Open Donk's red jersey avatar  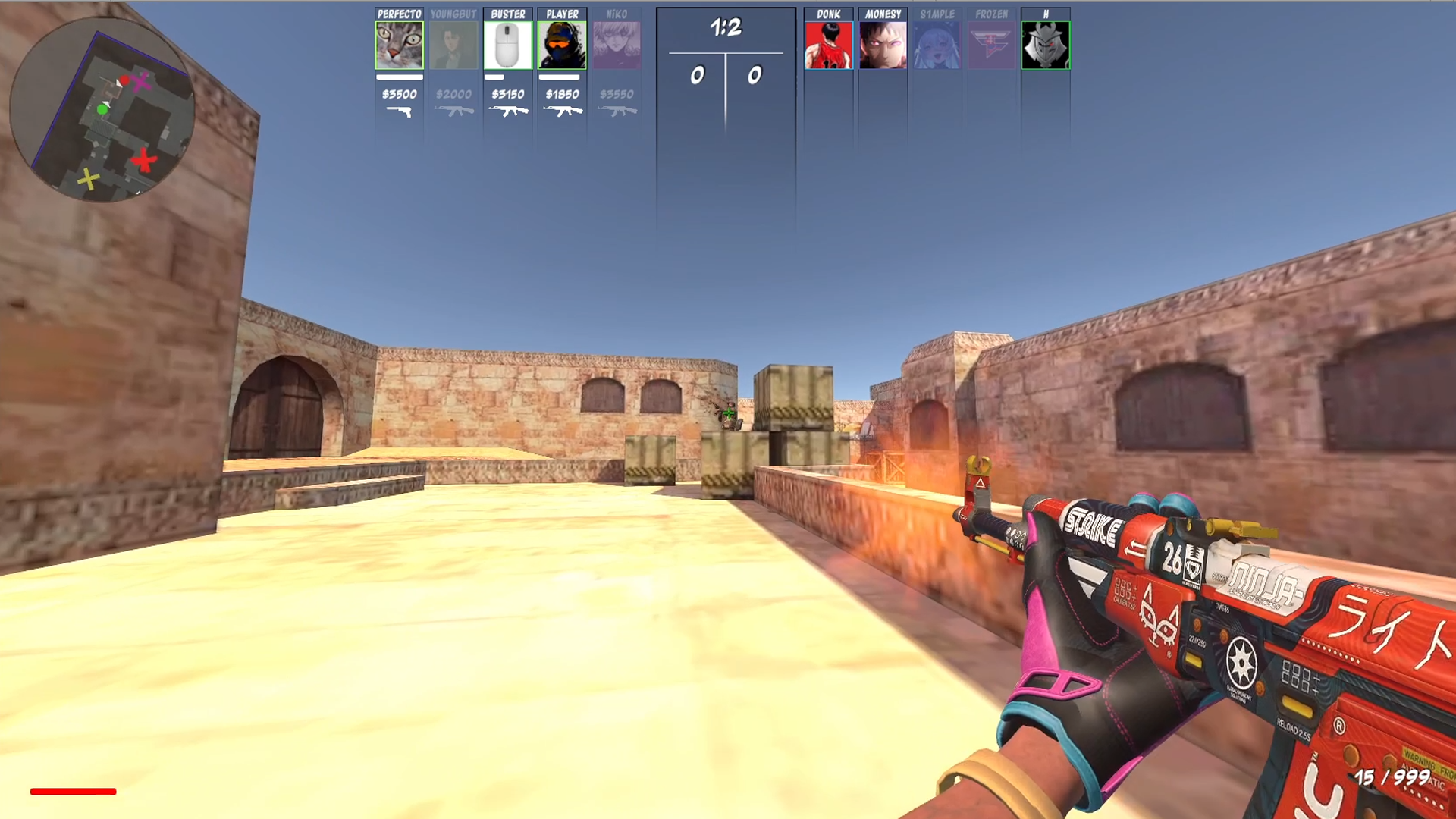coord(829,44)
